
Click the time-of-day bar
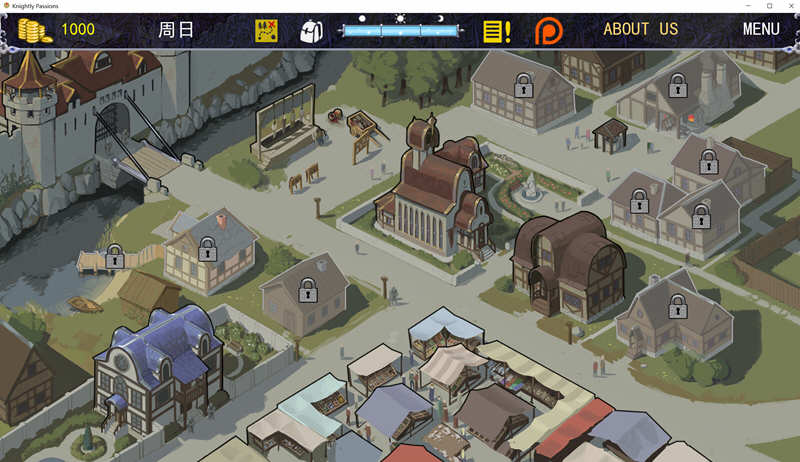tap(400, 30)
